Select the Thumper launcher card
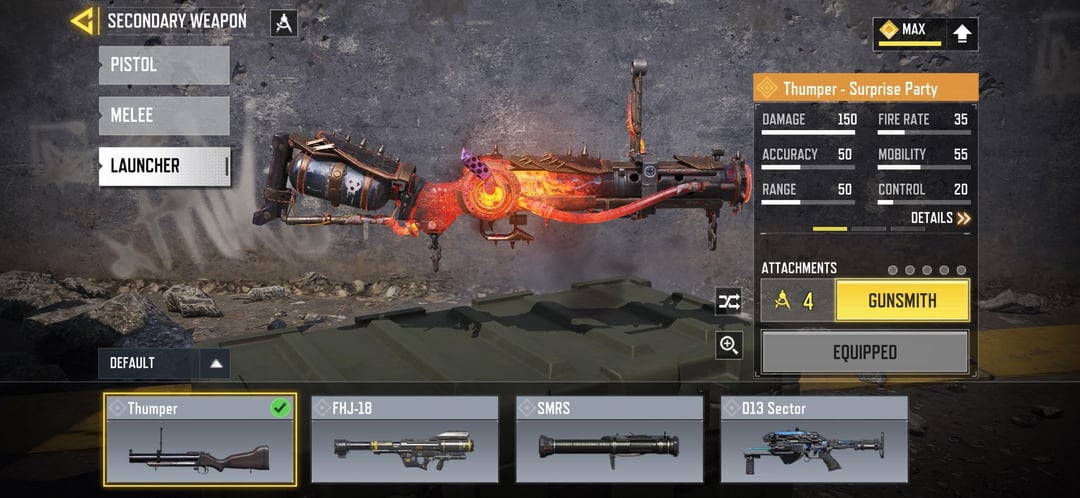 point(200,440)
